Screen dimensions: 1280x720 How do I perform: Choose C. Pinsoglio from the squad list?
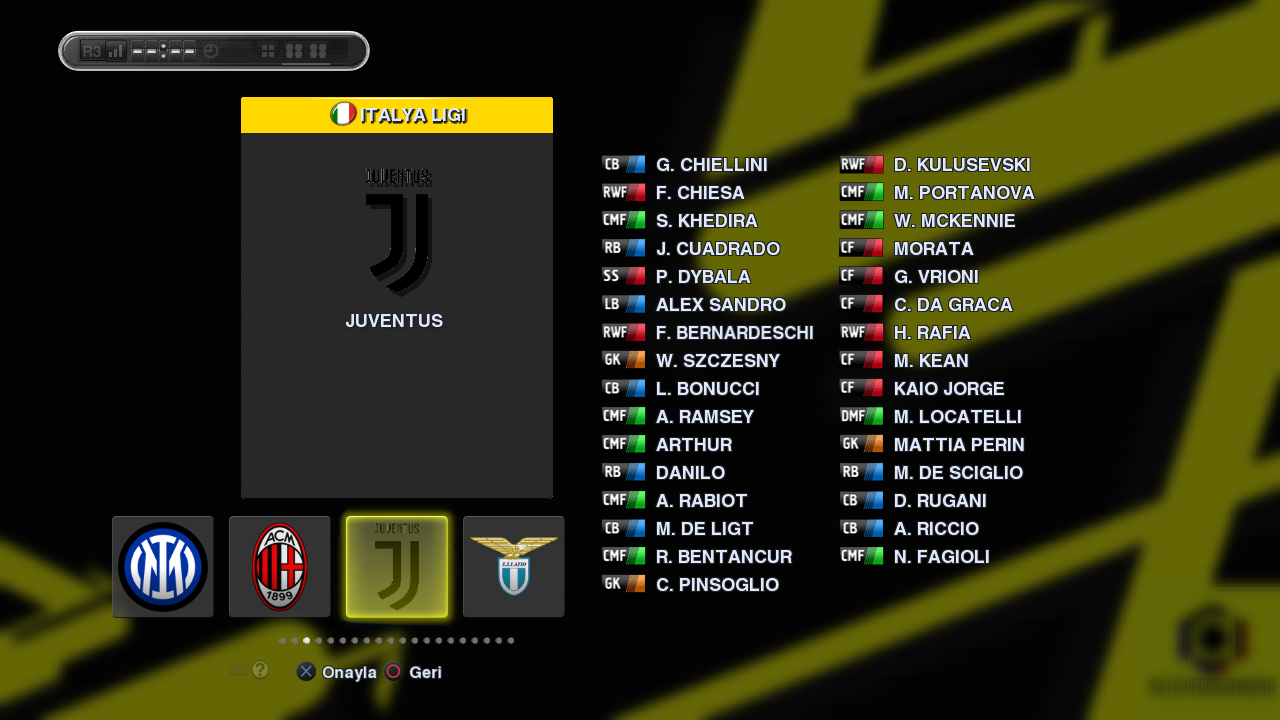[x=717, y=585]
